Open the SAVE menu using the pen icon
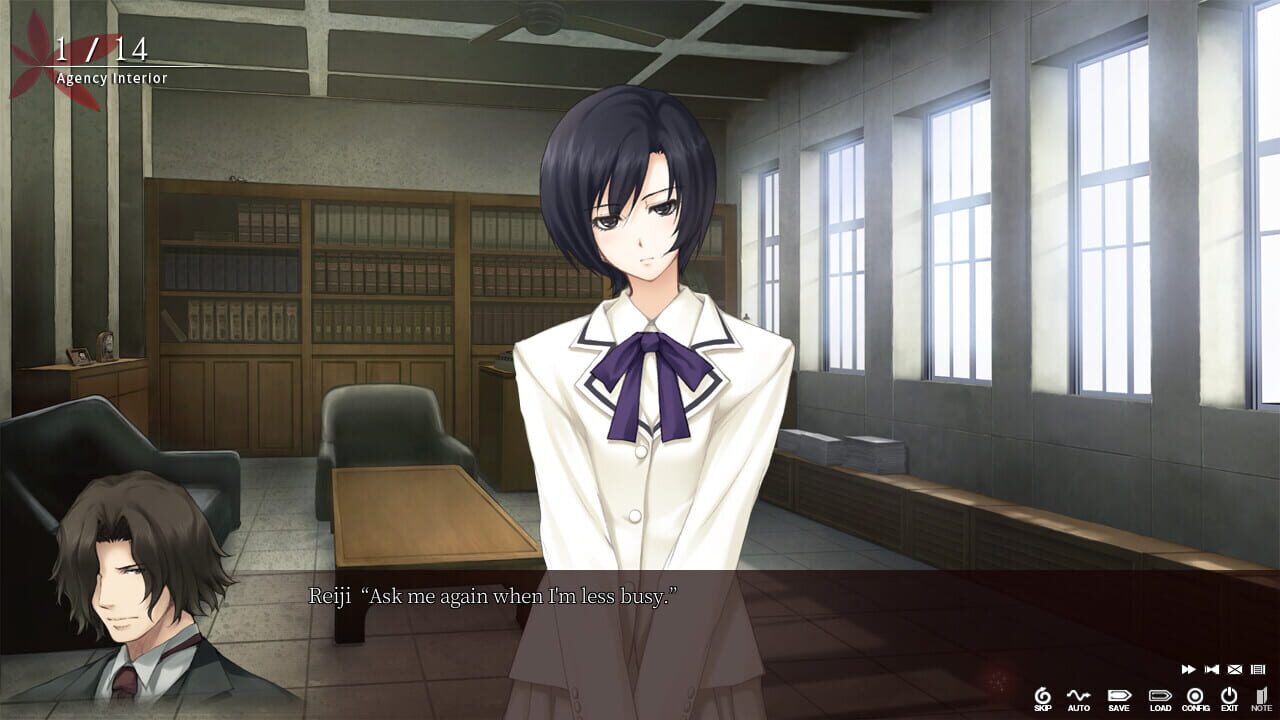The image size is (1280, 720). [1119, 695]
